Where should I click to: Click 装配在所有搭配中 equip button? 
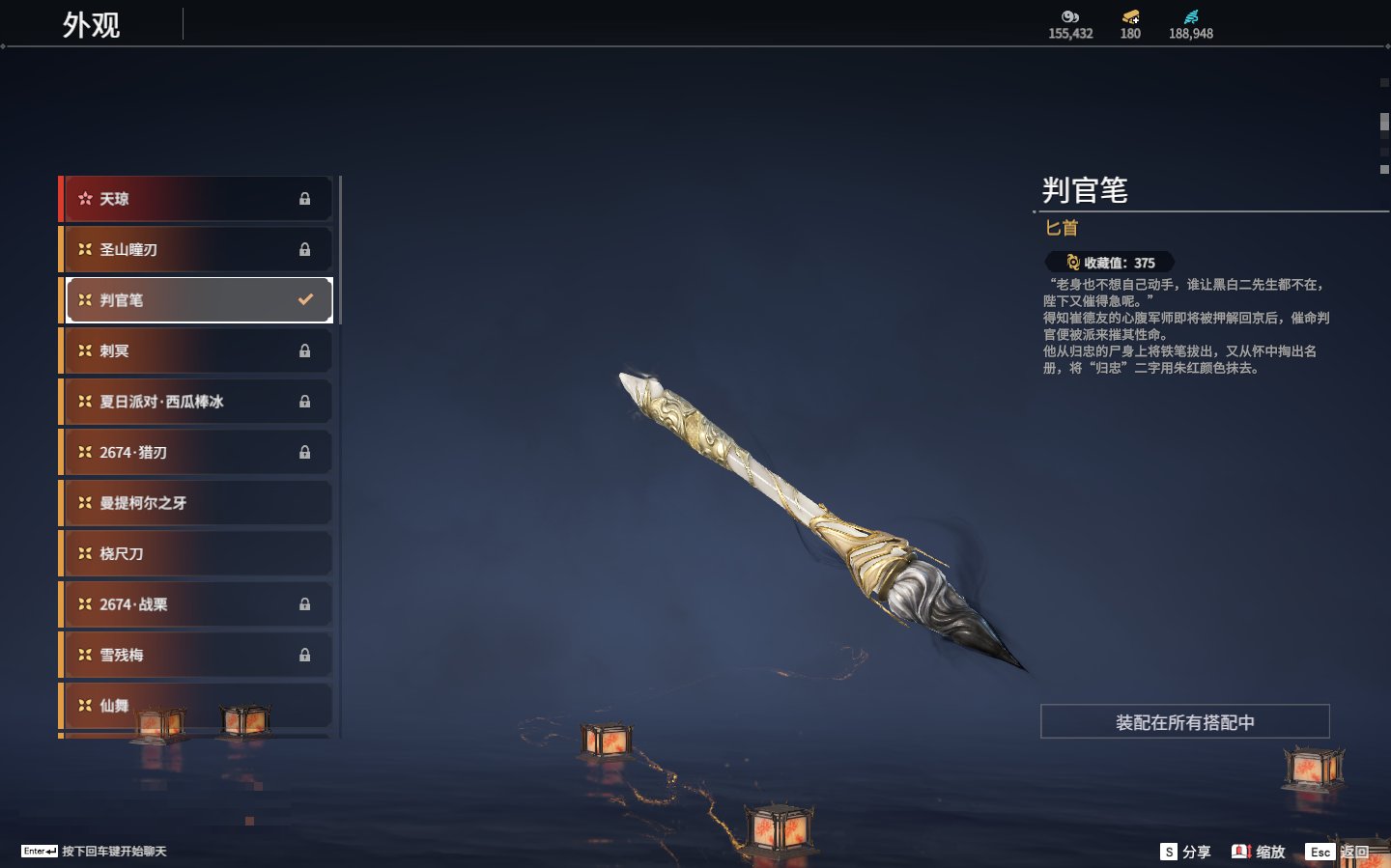tap(1184, 722)
